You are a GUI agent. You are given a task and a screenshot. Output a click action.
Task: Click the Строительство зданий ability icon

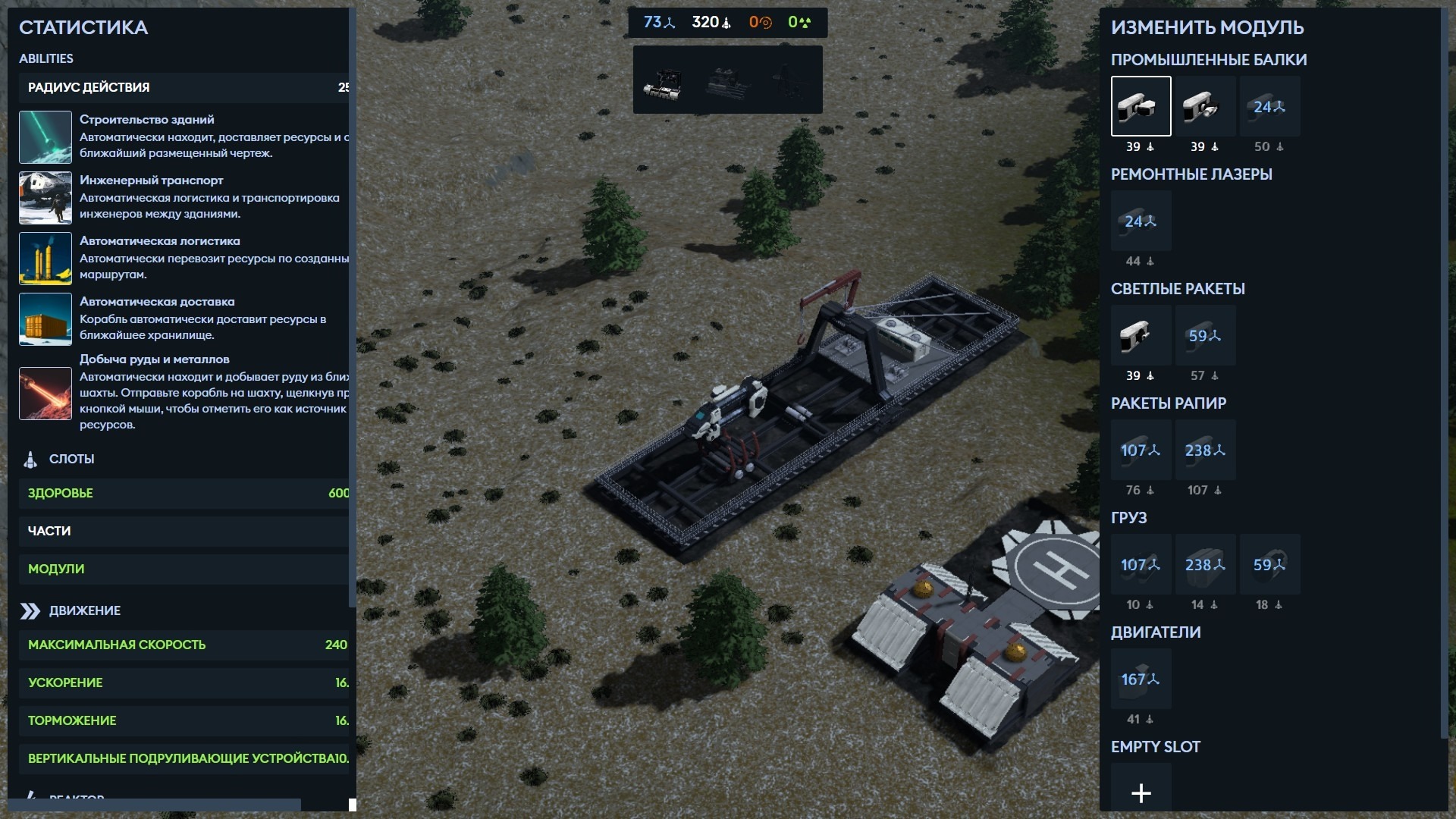[45, 137]
